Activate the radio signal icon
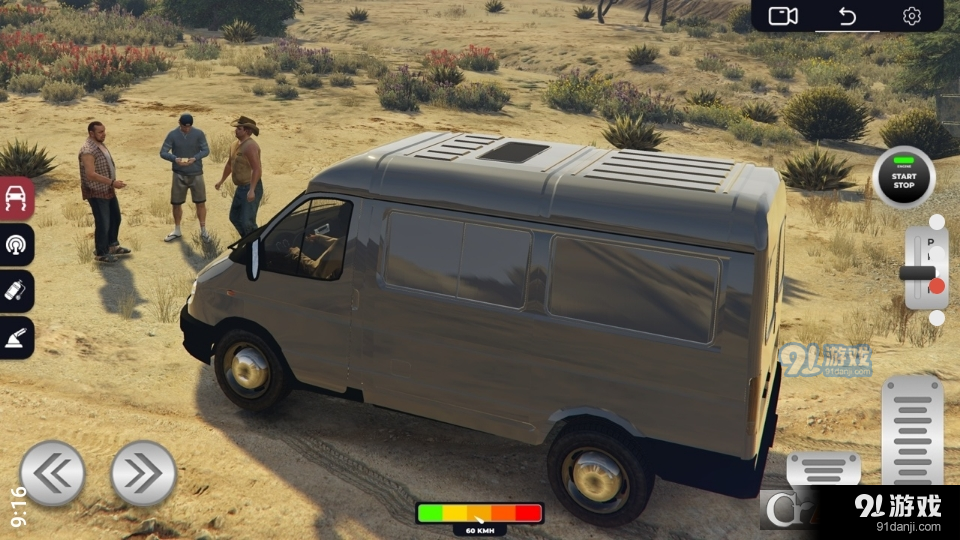This screenshot has height=540, width=960. pyautogui.click(x=17, y=245)
